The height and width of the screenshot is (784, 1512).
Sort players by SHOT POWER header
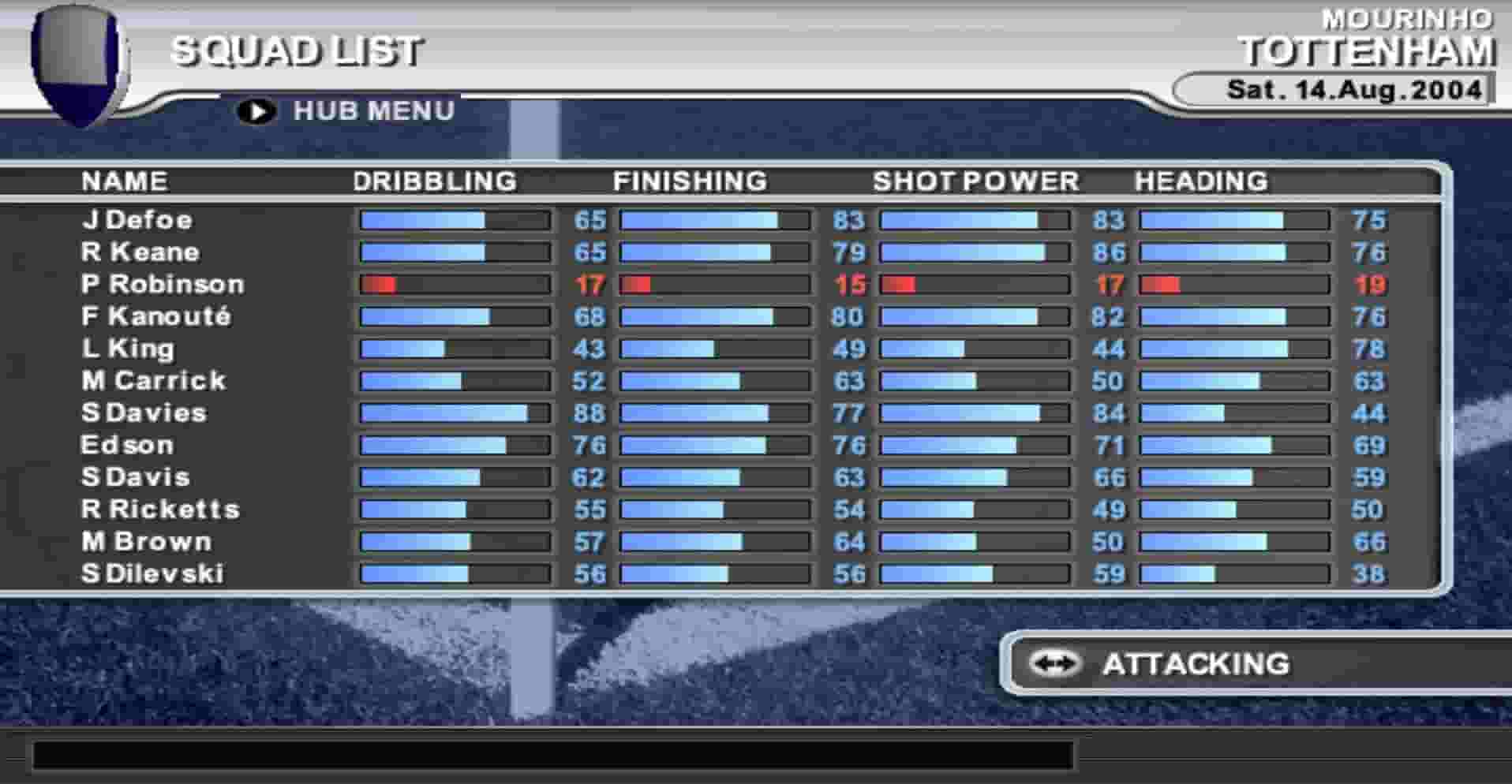[x=975, y=181]
